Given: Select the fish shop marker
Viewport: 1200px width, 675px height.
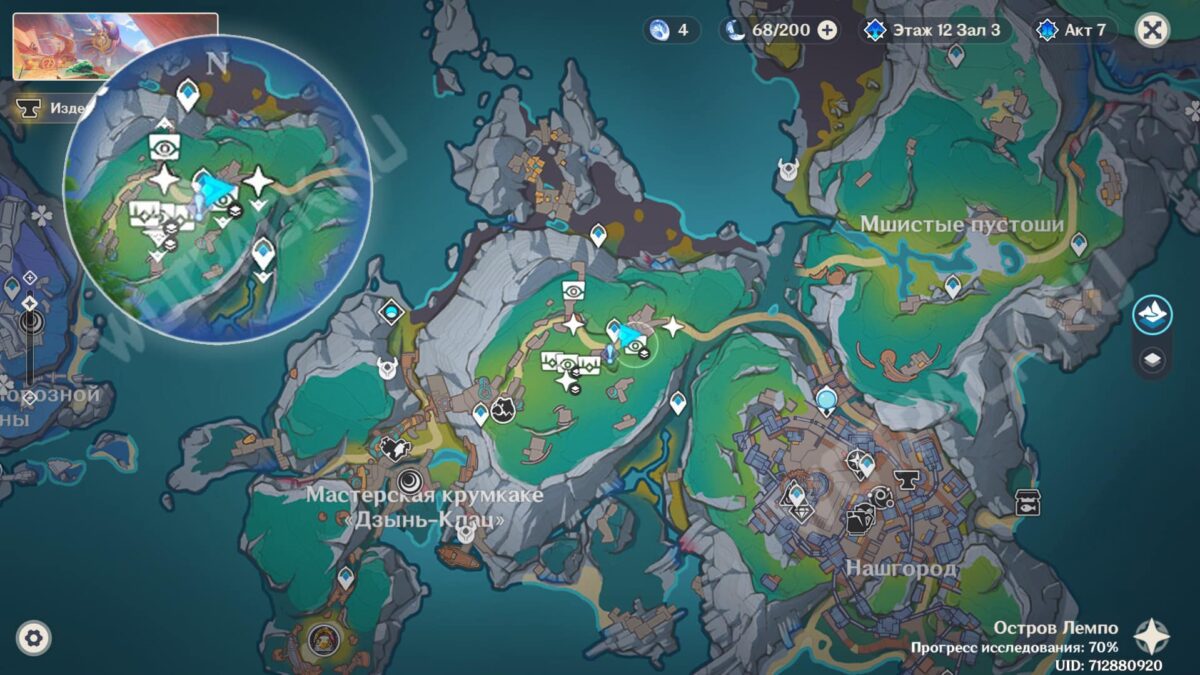Looking at the screenshot, I should coord(1025,503).
